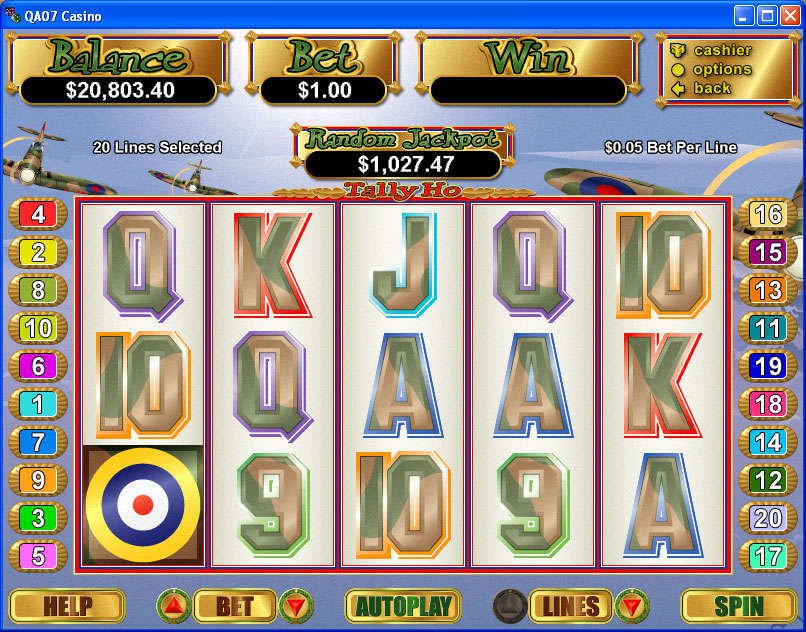Select payline 5 marker
The image size is (806, 632).
(38, 556)
